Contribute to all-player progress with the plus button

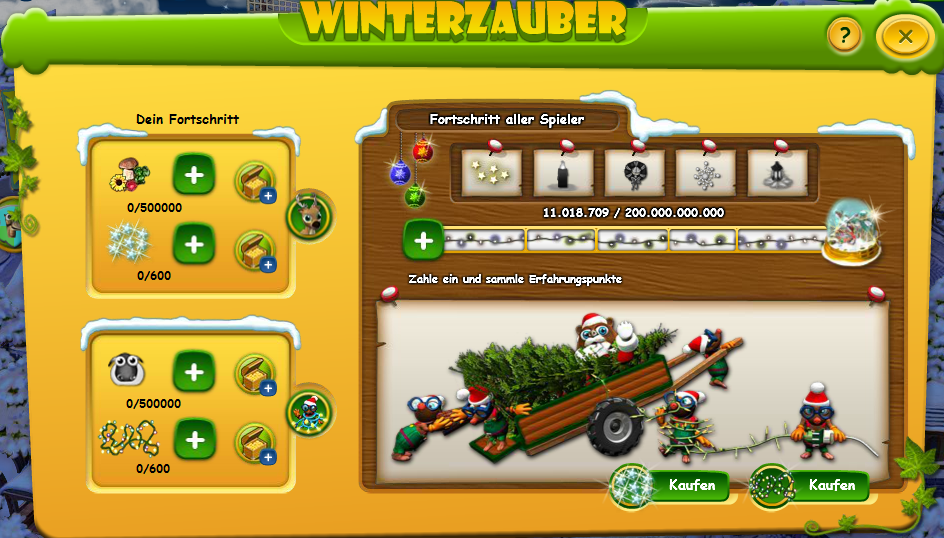click(x=423, y=240)
